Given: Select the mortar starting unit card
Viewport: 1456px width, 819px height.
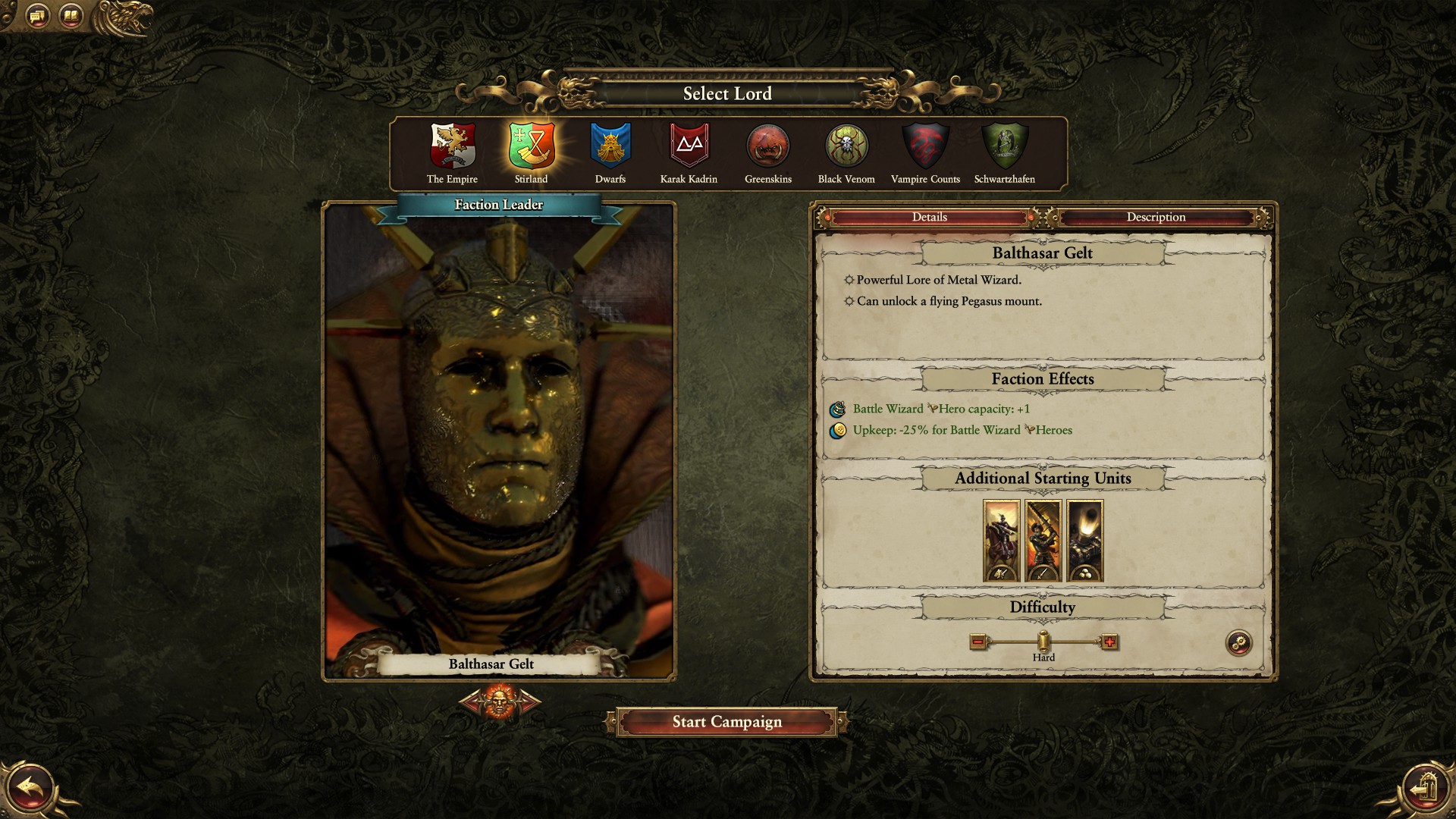Looking at the screenshot, I should [1084, 541].
